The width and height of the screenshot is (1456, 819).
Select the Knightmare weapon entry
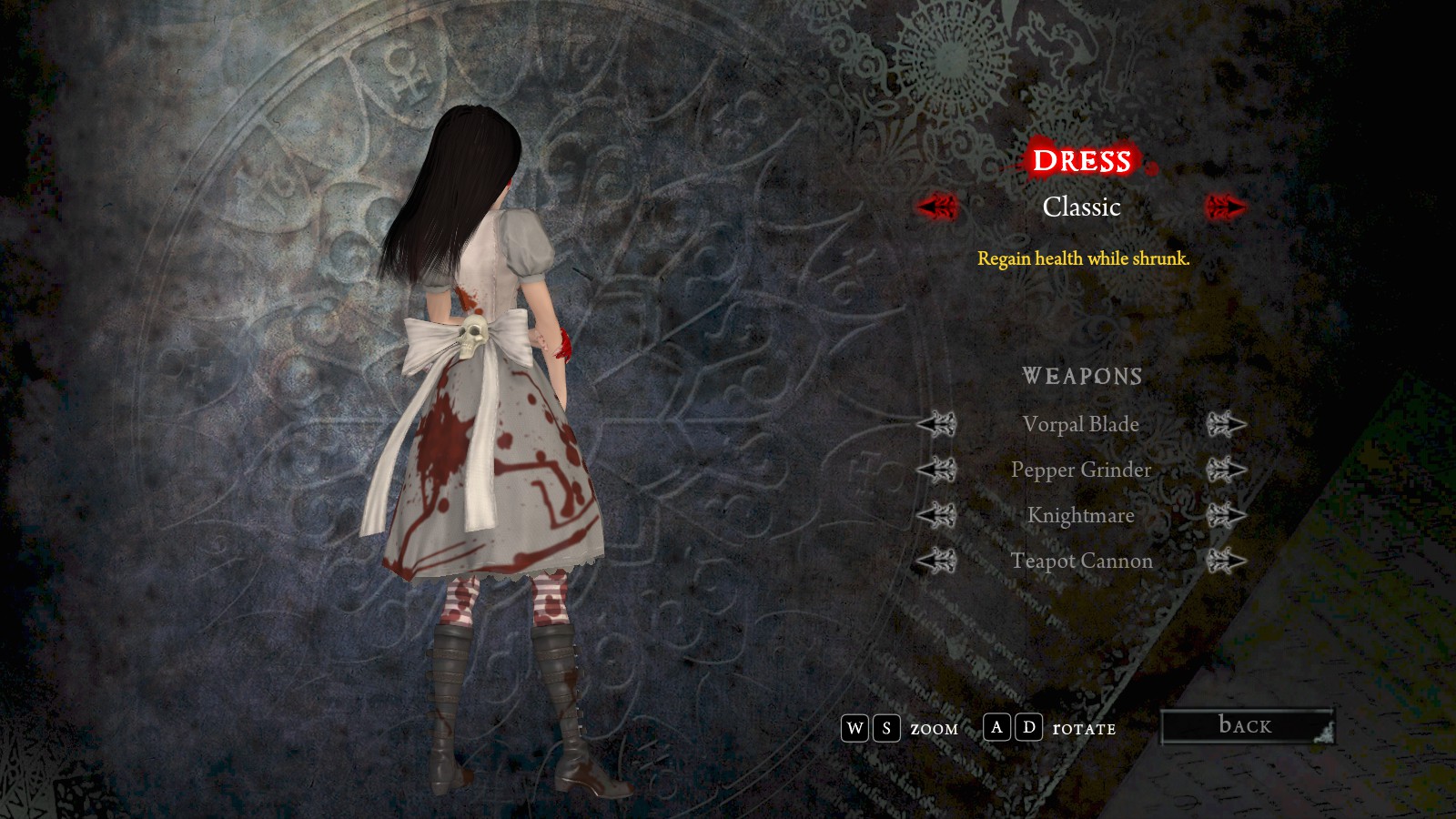coord(1081,515)
